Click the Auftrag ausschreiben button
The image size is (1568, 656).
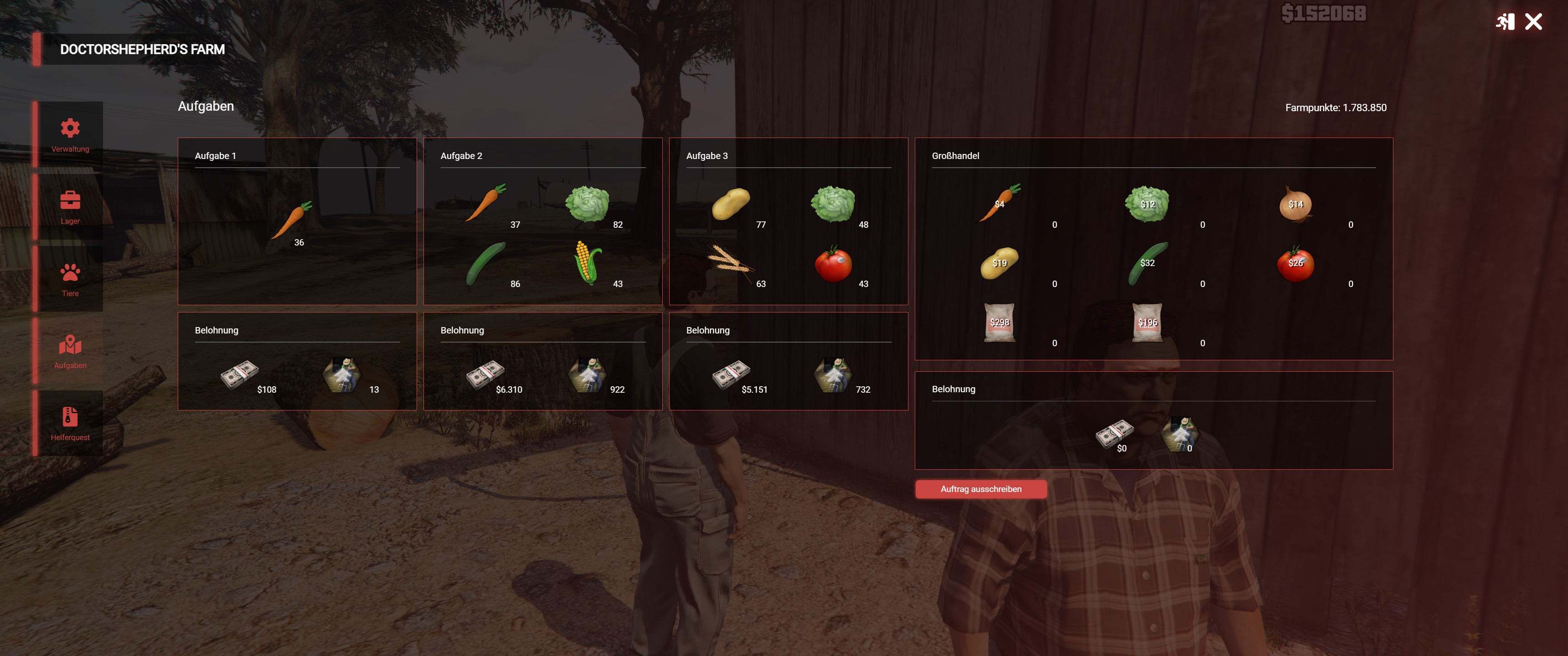tap(980, 489)
